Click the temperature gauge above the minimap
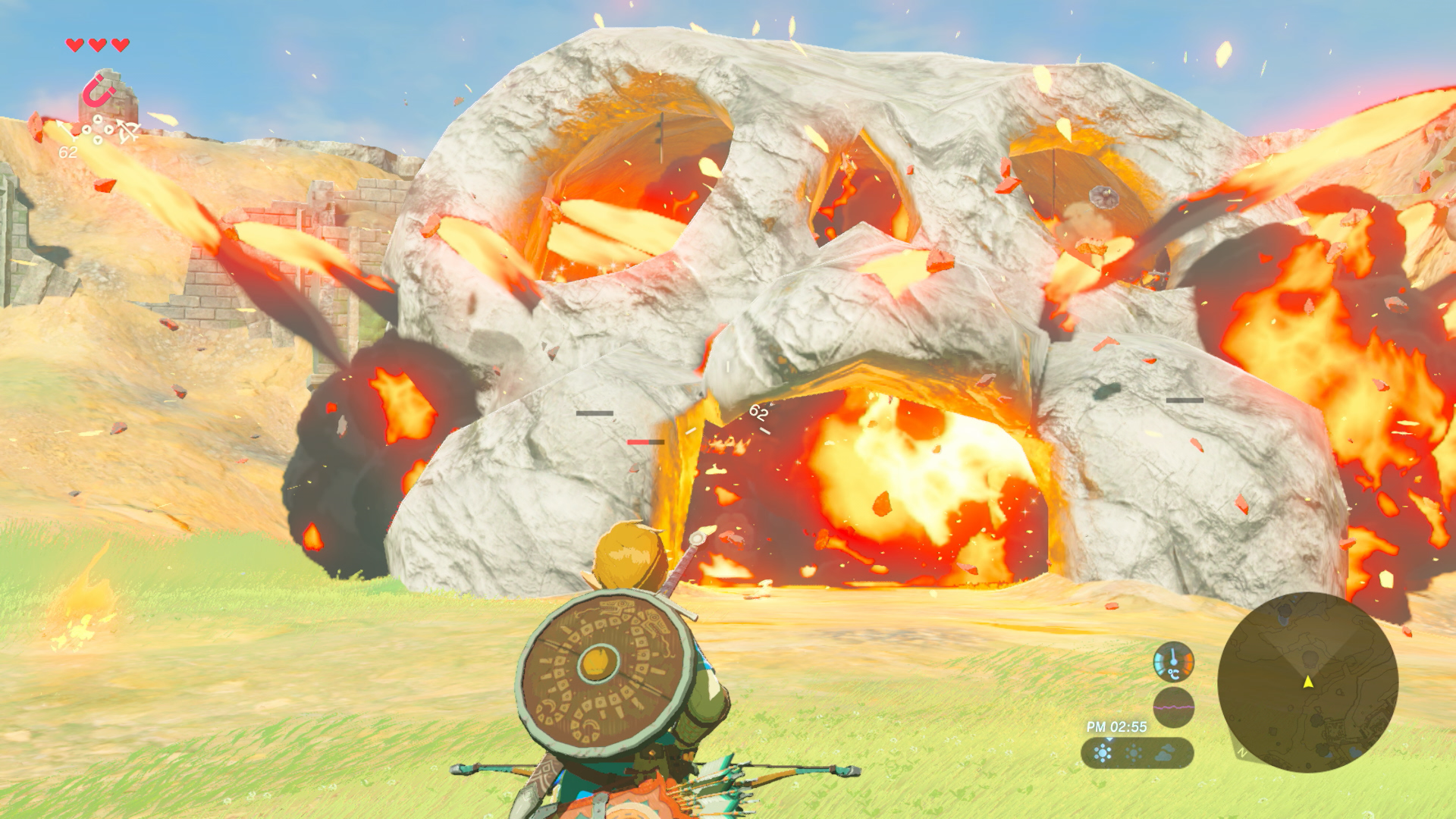Image resolution: width=1456 pixels, height=819 pixels. (1173, 661)
